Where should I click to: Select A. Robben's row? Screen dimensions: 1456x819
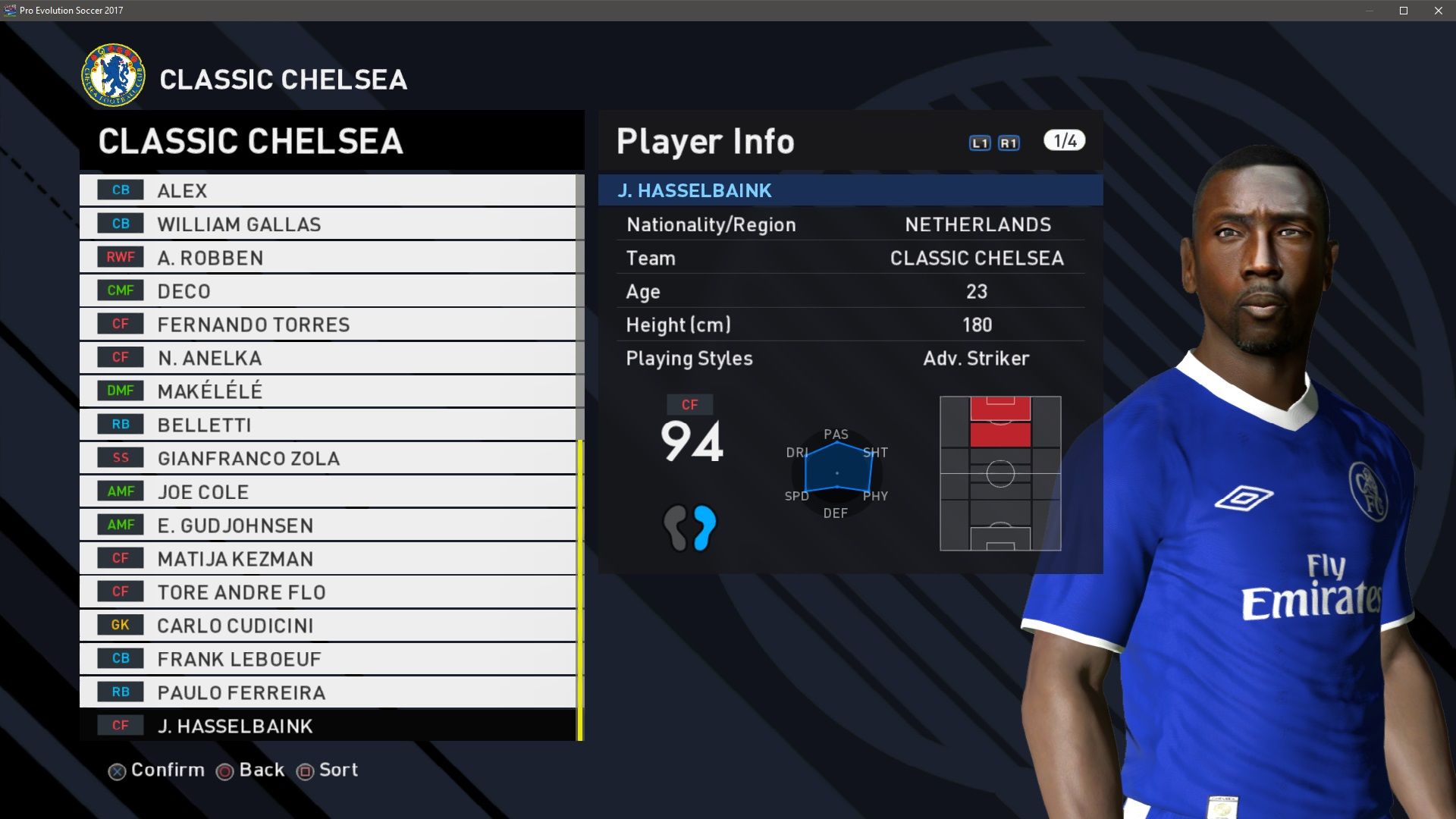[x=328, y=257]
